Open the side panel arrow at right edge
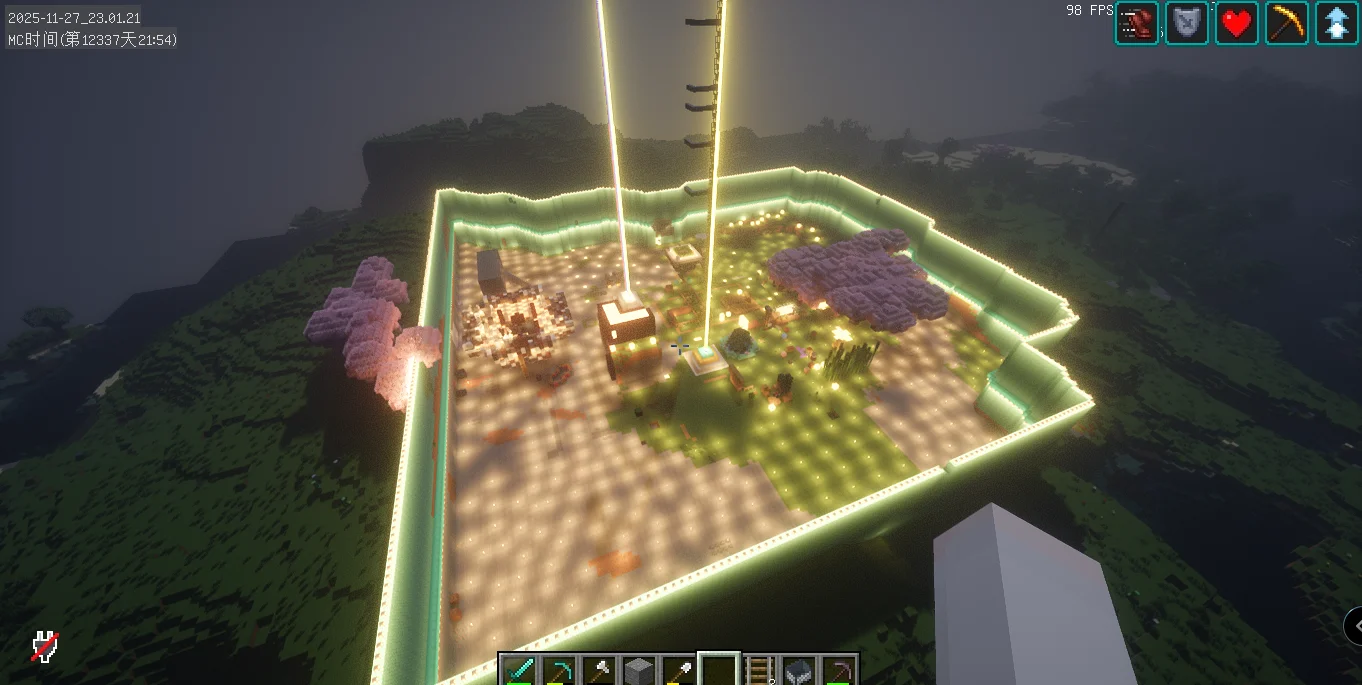Viewport: 1362px width, 685px height. pyautogui.click(x=1354, y=626)
